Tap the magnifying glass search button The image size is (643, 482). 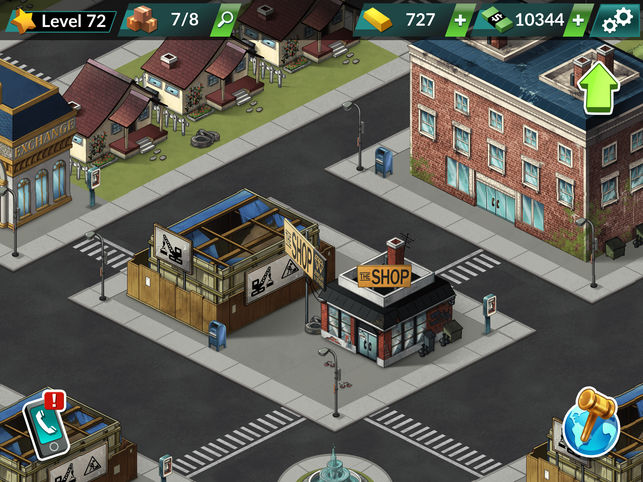coord(227,19)
